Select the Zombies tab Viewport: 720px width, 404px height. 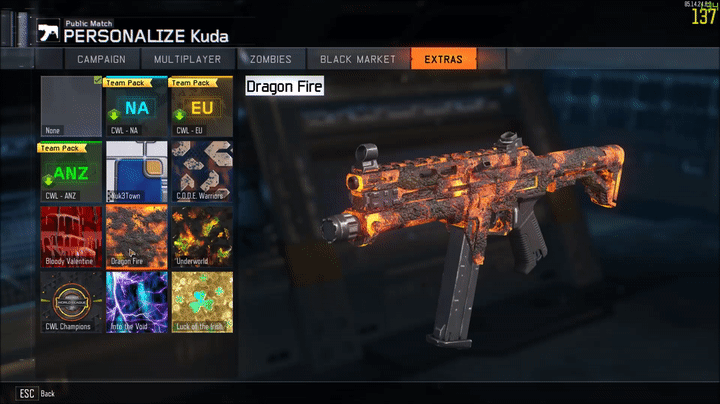tap(271, 59)
